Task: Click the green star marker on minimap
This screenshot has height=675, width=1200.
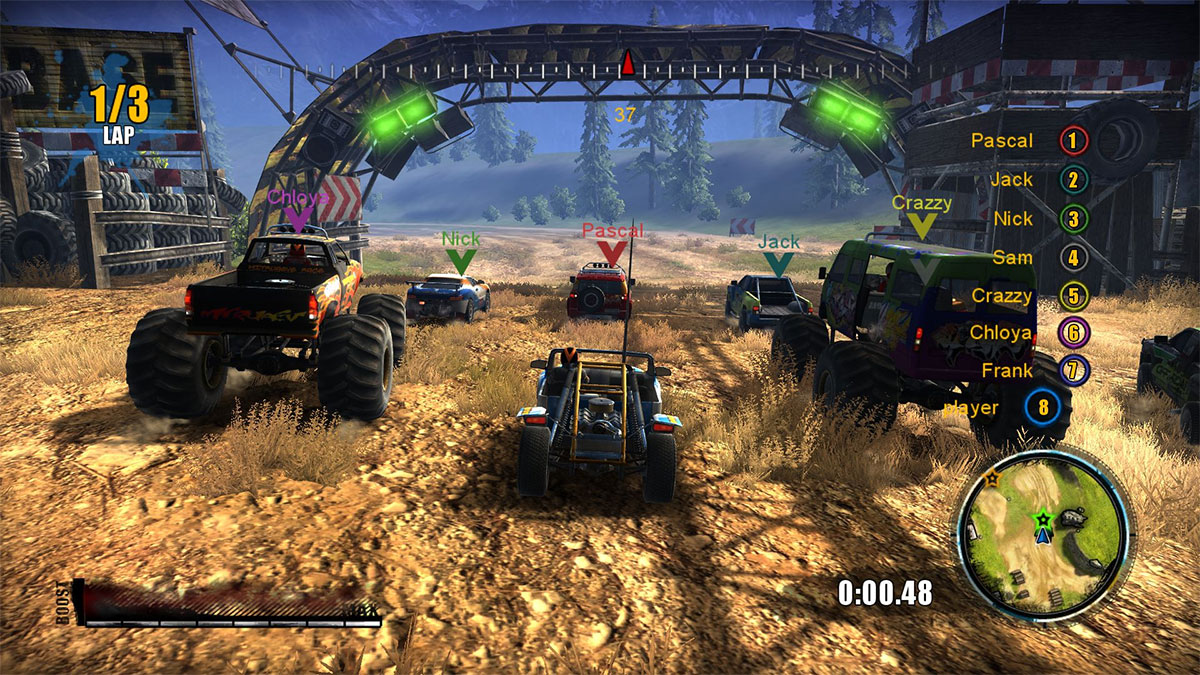Action: click(x=1043, y=519)
